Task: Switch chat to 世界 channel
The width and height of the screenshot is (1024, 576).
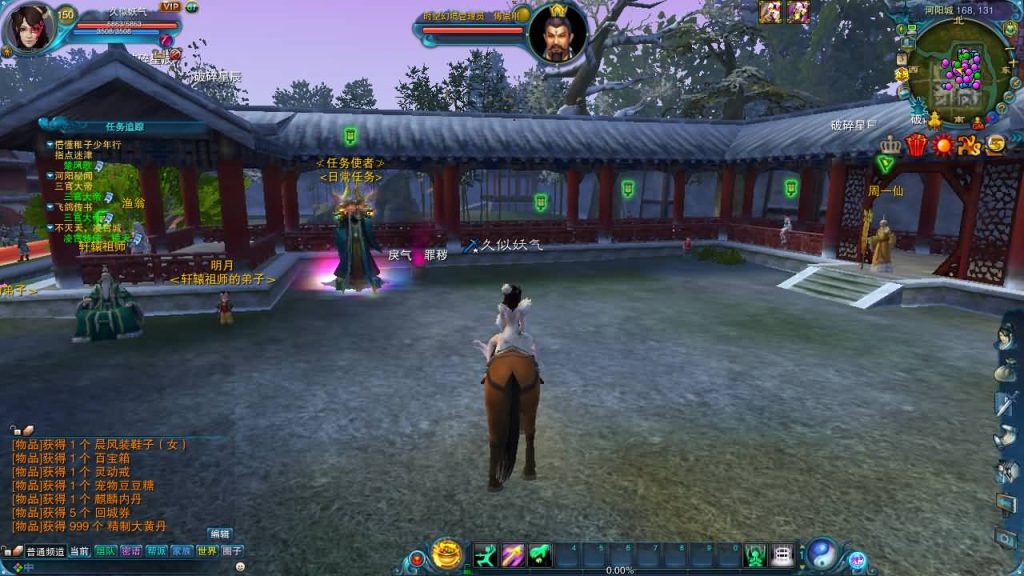Action: point(207,551)
